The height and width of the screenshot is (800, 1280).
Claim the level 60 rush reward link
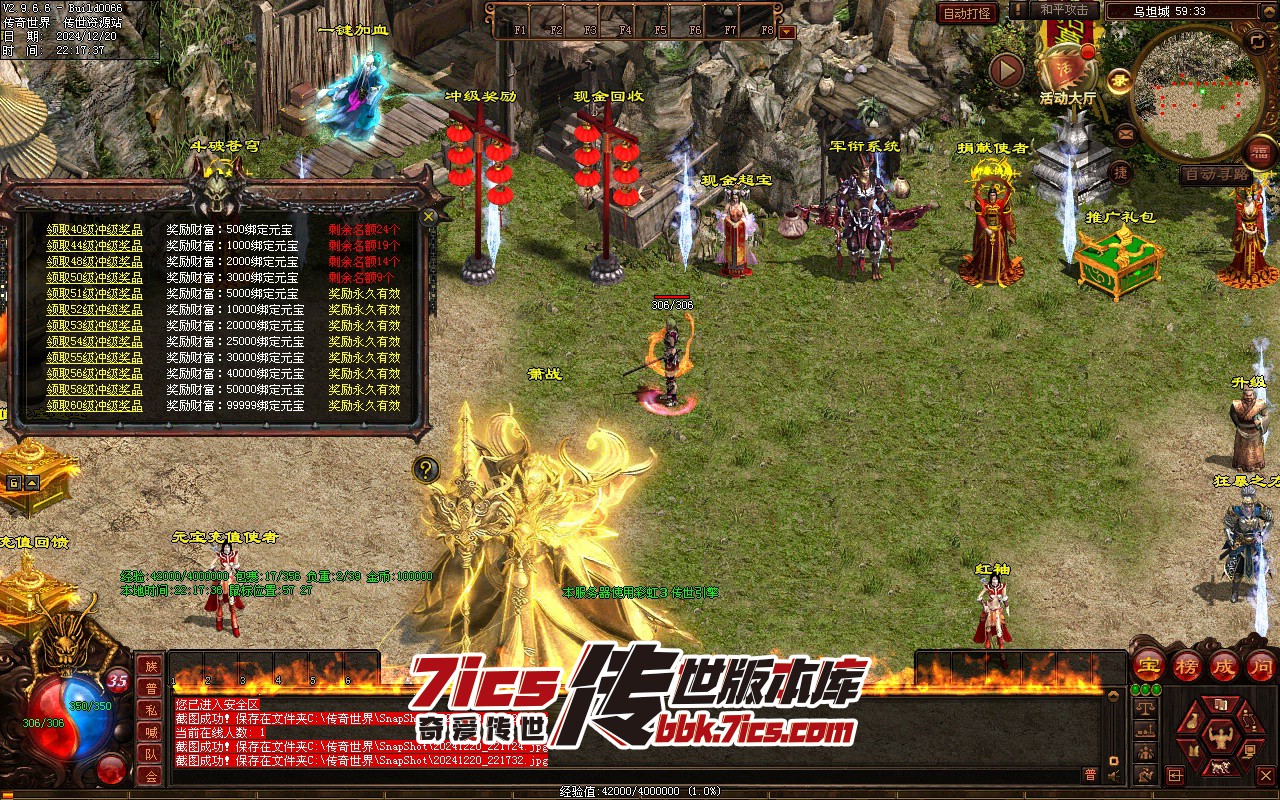click(94, 406)
